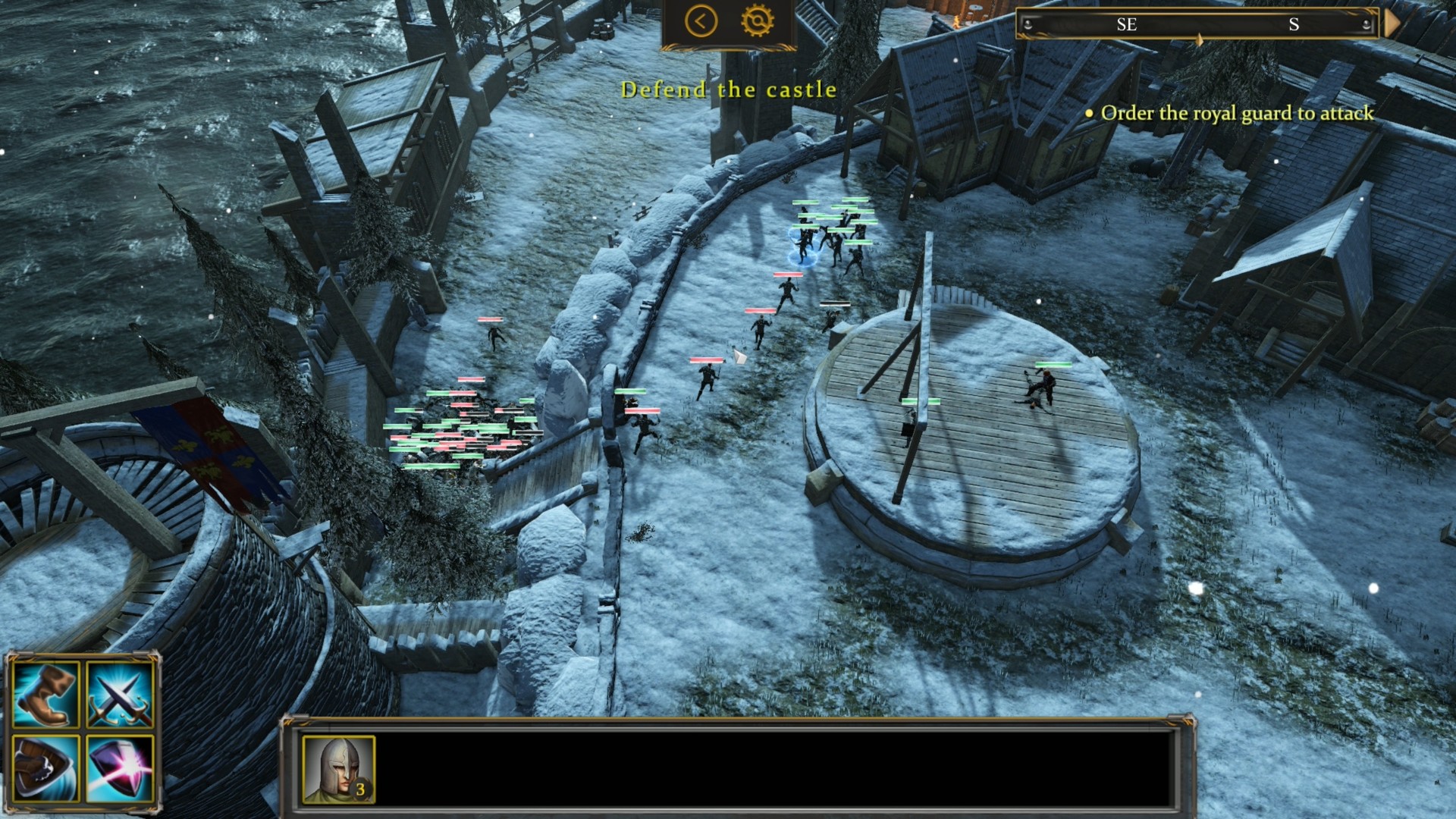Viewport: 1456px width, 819px height.
Task: Click the compass pointer marker below the bar
Action: [x=1200, y=39]
